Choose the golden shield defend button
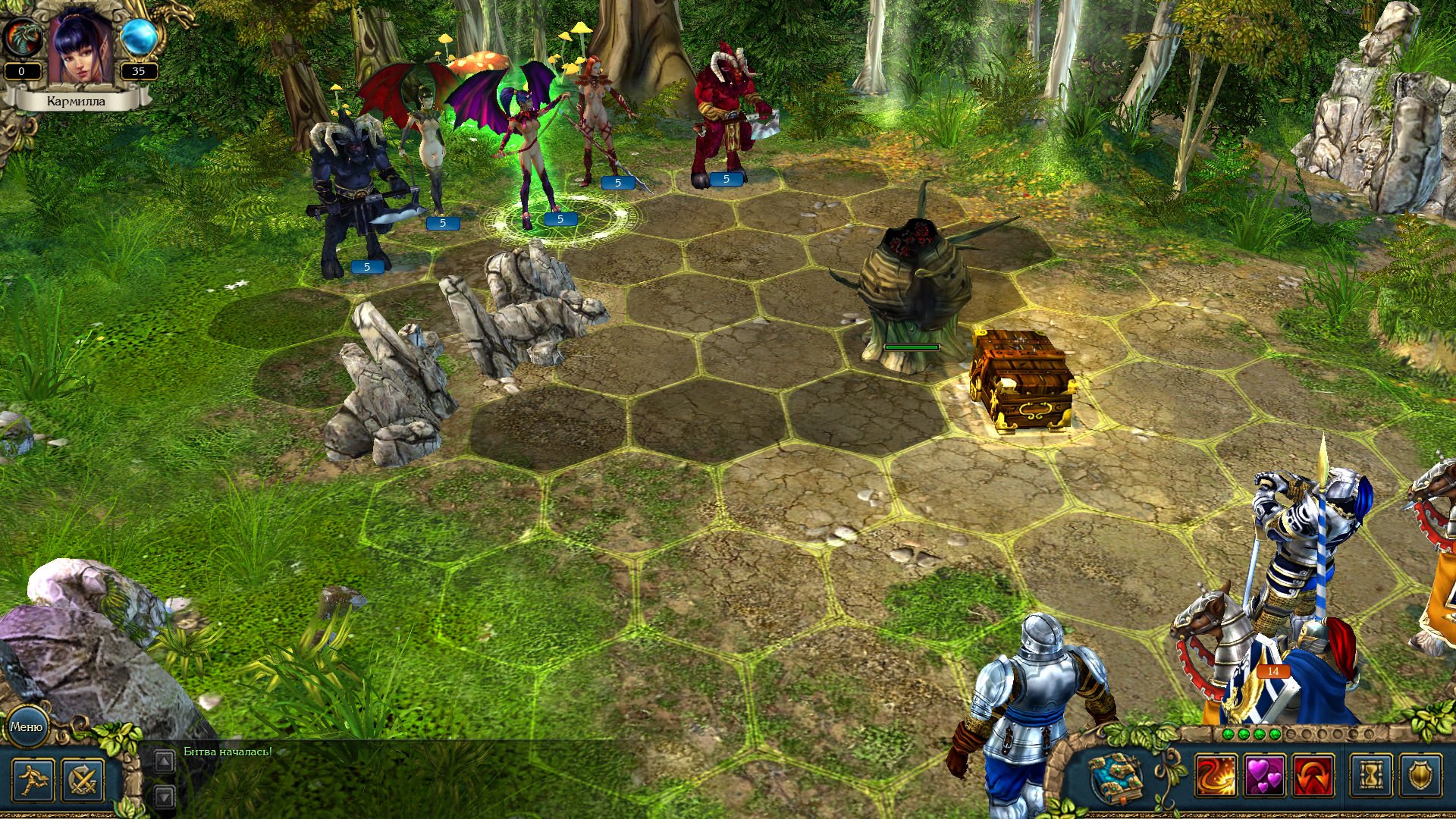This screenshot has width=1456, height=819. [x=1420, y=776]
